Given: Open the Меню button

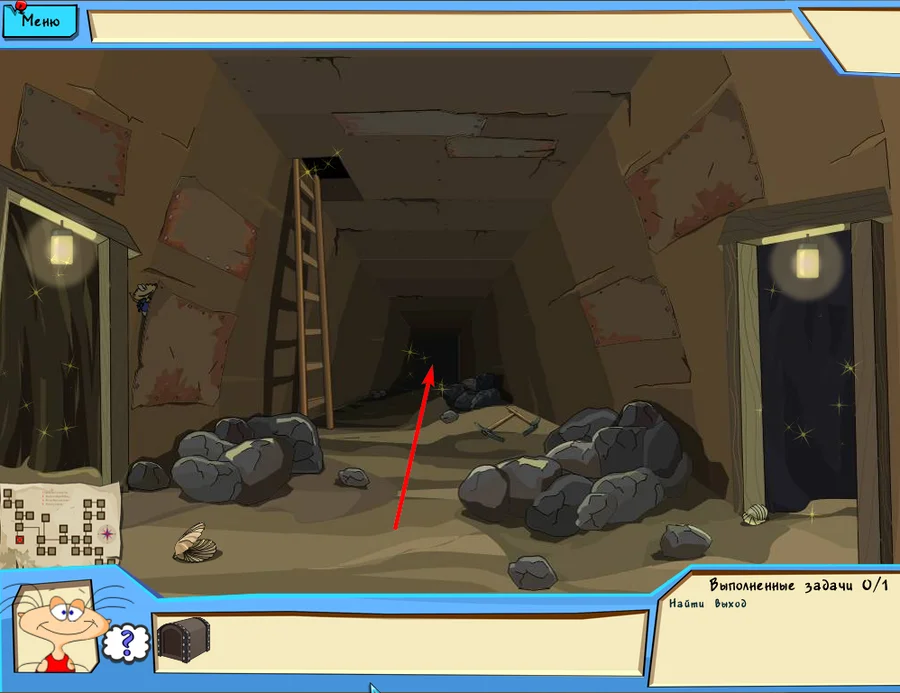Looking at the screenshot, I should [40, 20].
